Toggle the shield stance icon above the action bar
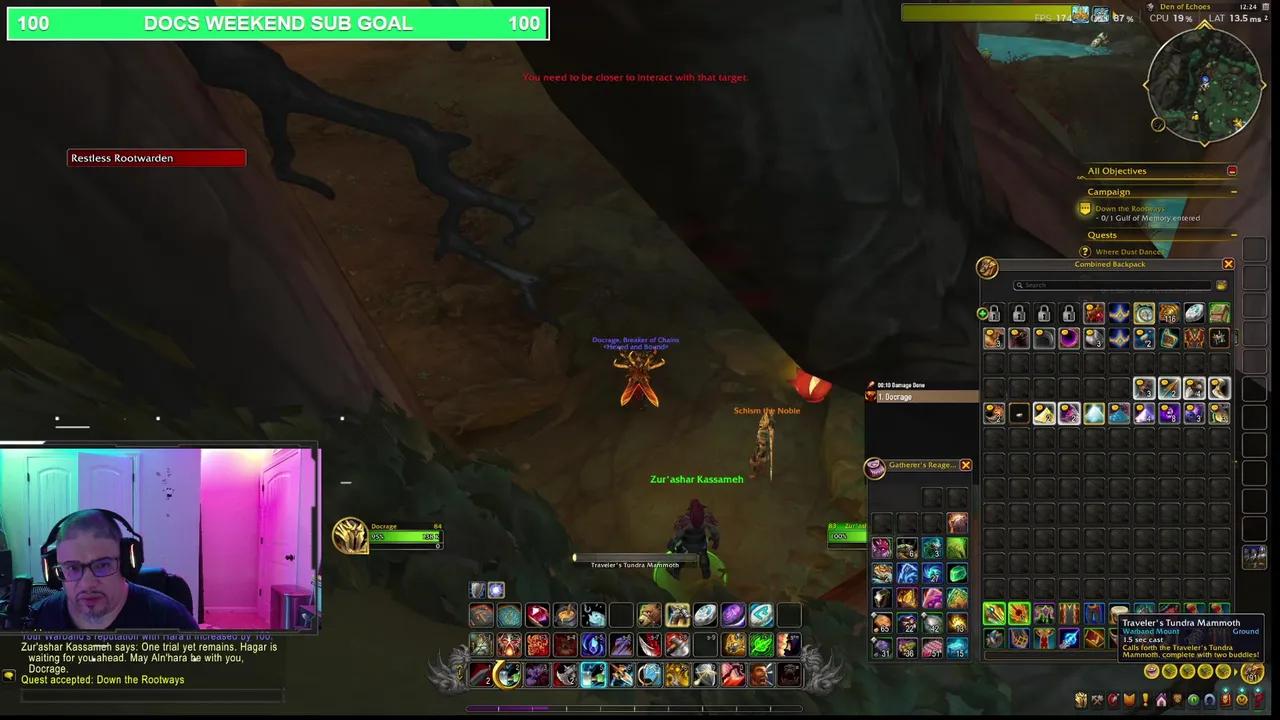This screenshot has height=720, width=1280. (x=476, y=589)
